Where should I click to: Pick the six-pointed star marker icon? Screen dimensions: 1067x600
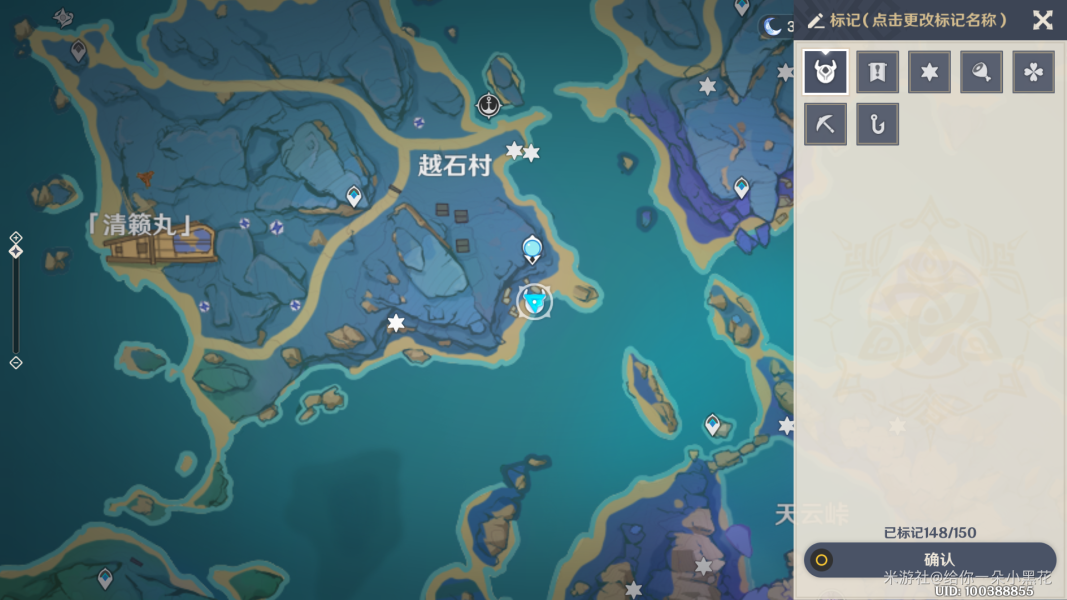929,72
